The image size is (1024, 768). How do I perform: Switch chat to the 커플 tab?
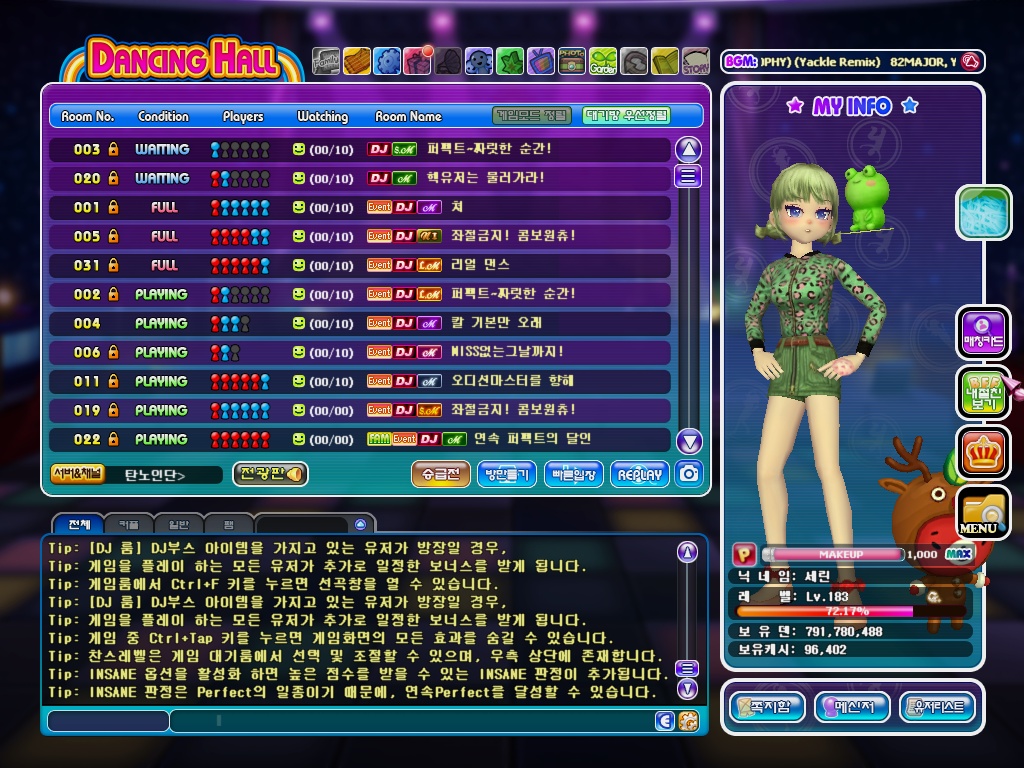[x=130, y=525]
